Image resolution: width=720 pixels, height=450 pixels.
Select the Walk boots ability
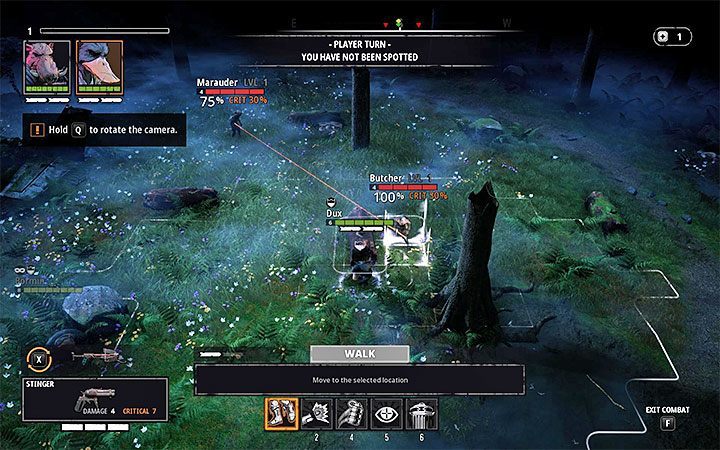click(x=280, y=414)
